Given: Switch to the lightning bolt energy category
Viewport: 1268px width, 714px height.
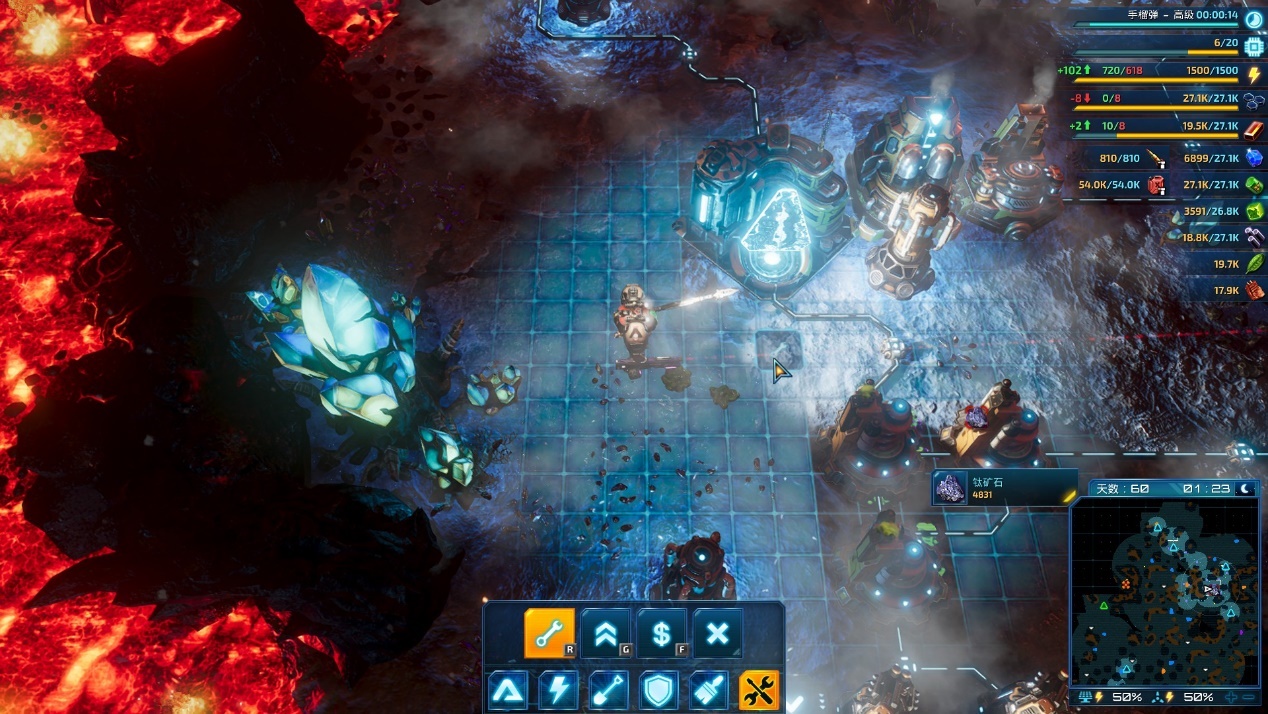Looking at the screenshot, I should pos(558,691).
